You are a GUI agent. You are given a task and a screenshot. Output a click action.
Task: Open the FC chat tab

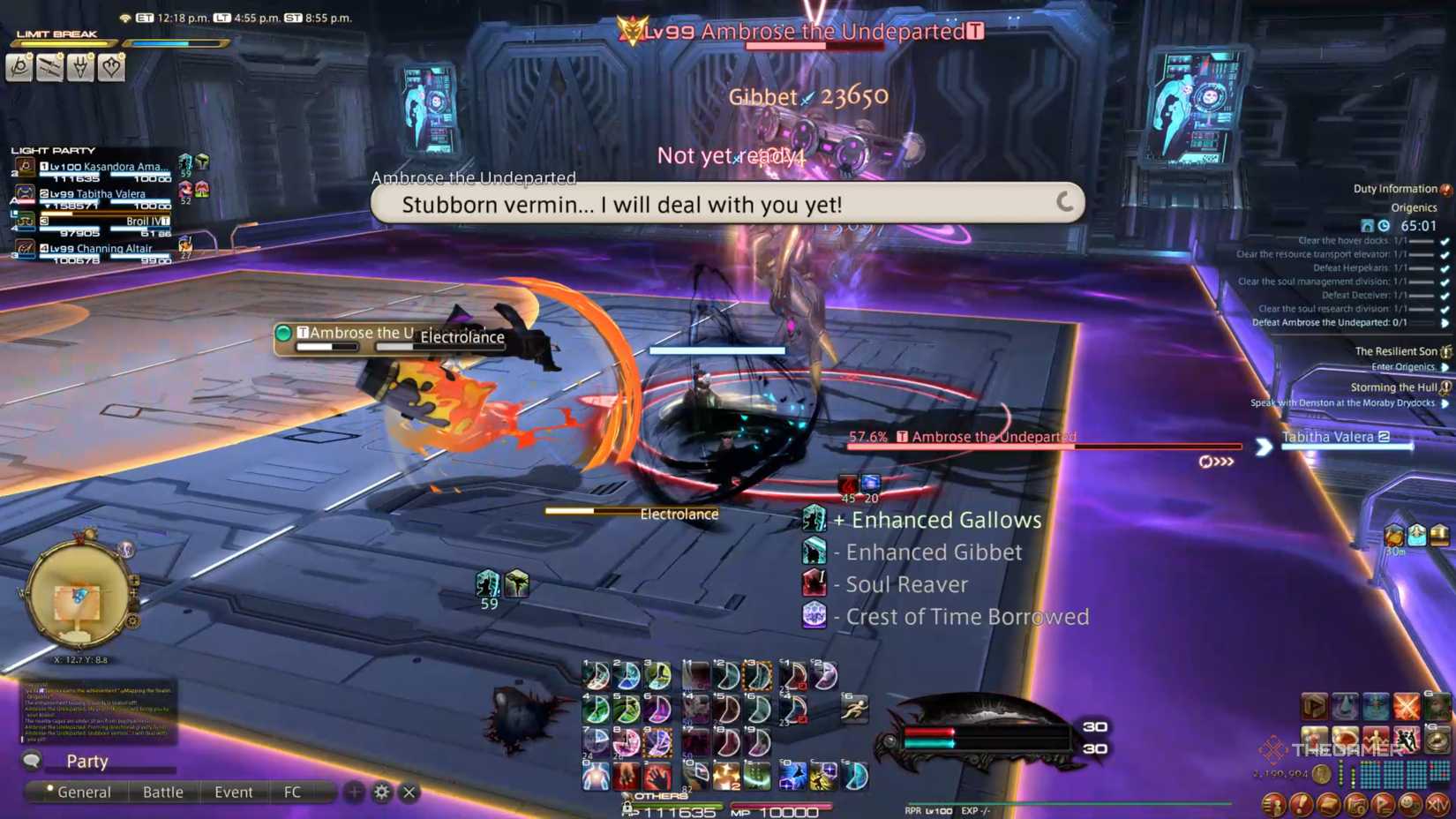point(292,792)
